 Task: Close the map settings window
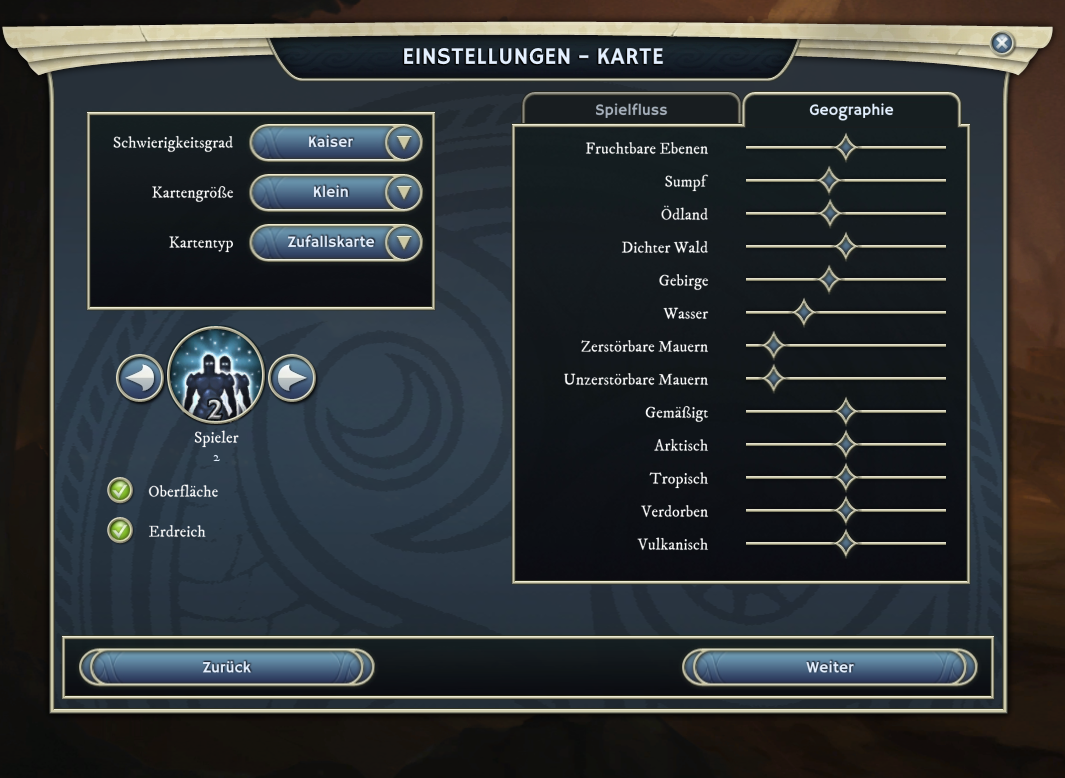click(1001, 43)
